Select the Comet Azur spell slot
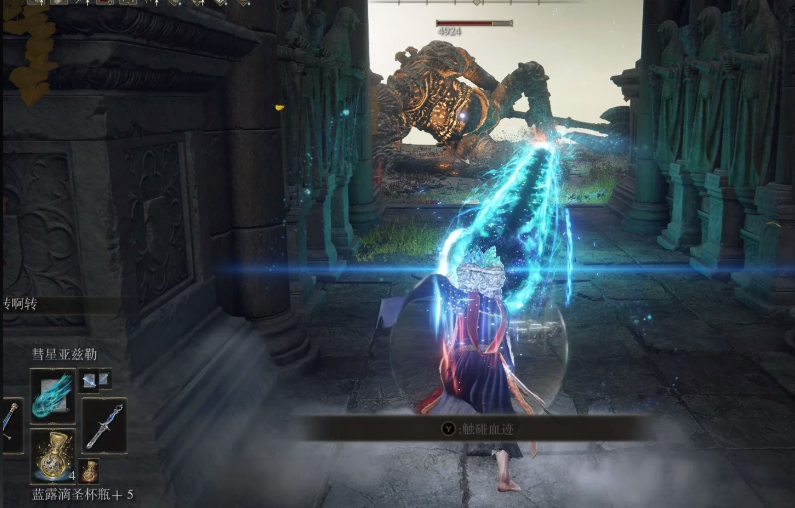The width and height of the screenshot is (795, 508). click(52, 395)
